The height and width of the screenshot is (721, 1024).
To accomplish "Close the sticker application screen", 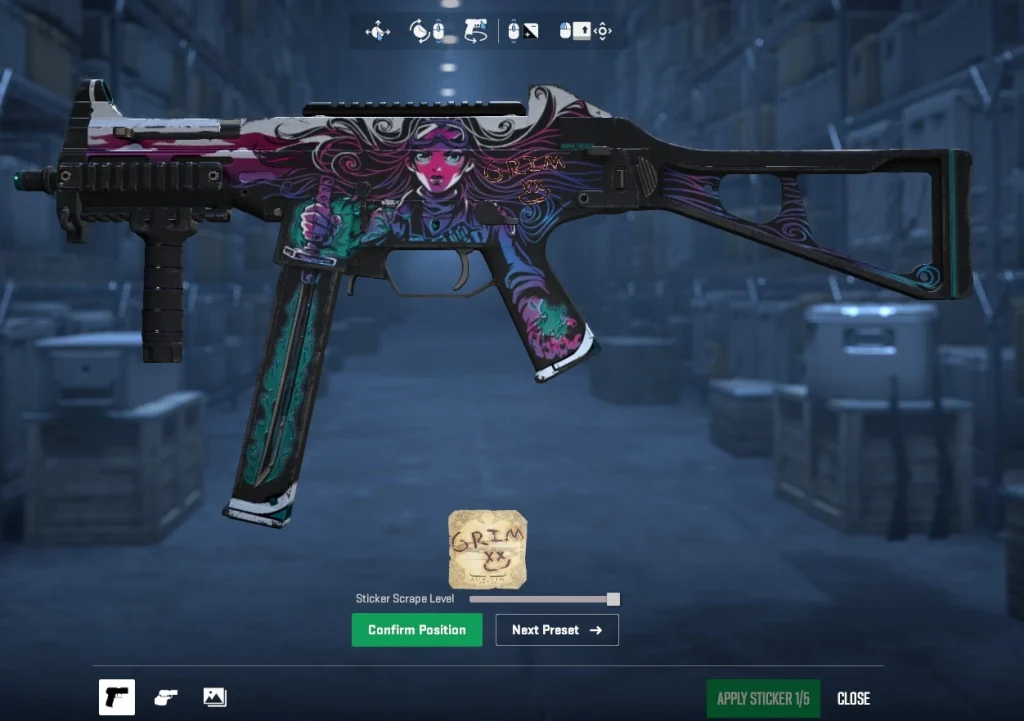I will point(853,698).
